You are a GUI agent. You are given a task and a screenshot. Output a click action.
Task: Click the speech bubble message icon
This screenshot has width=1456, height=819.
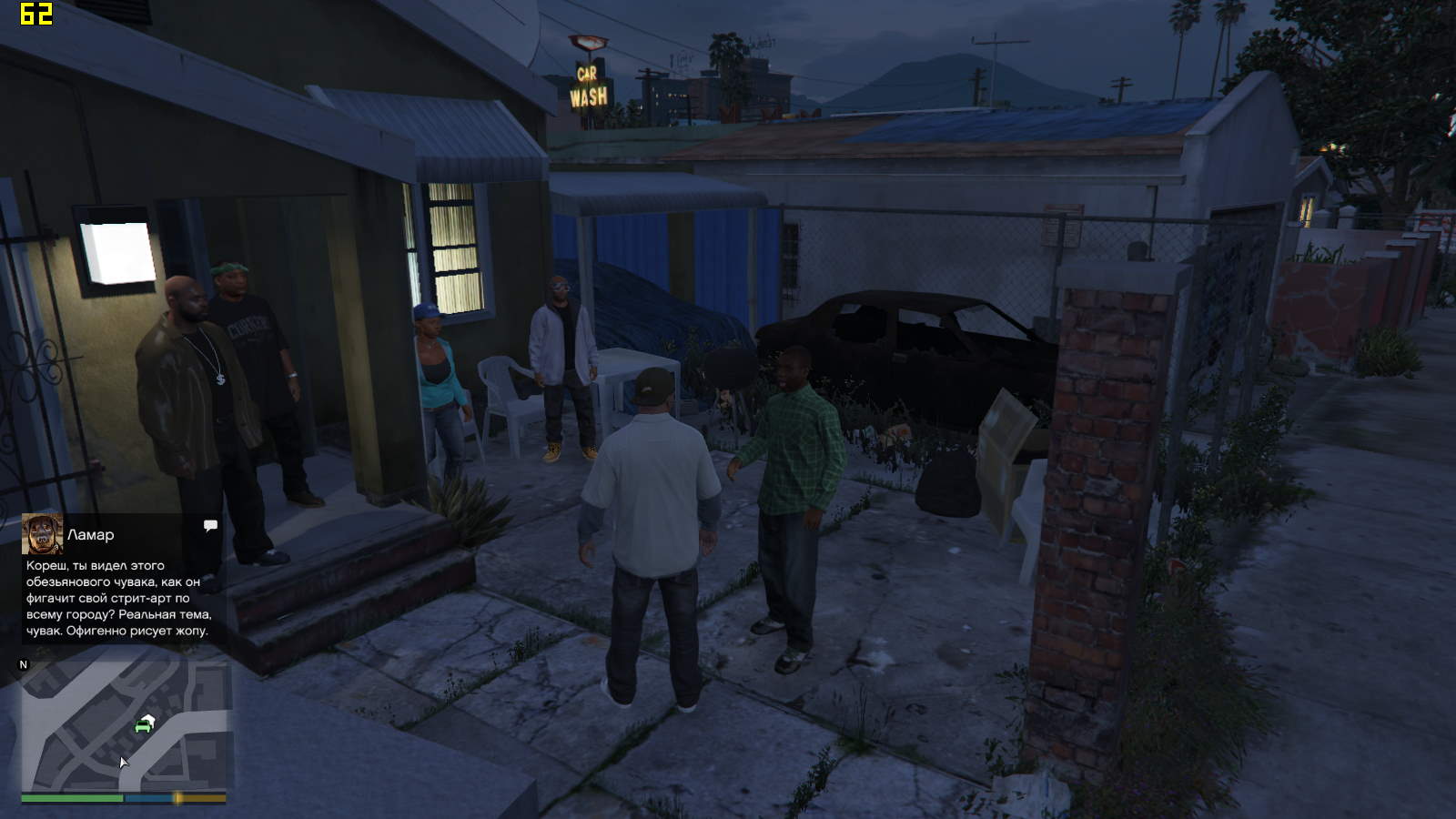click(210, 526)
